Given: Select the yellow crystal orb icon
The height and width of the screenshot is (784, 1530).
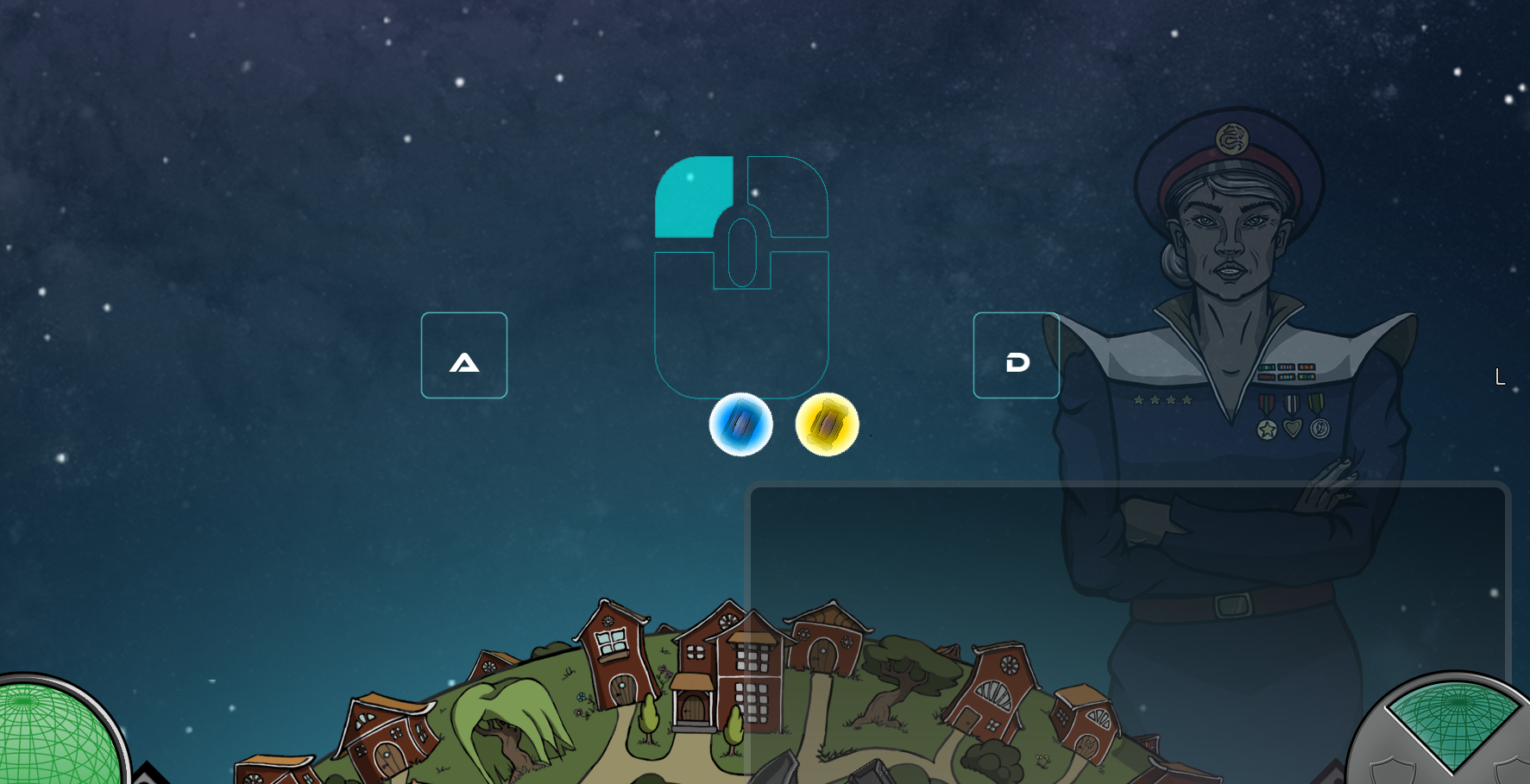Looking at the screenshot, I should click(x=827, y=424).
